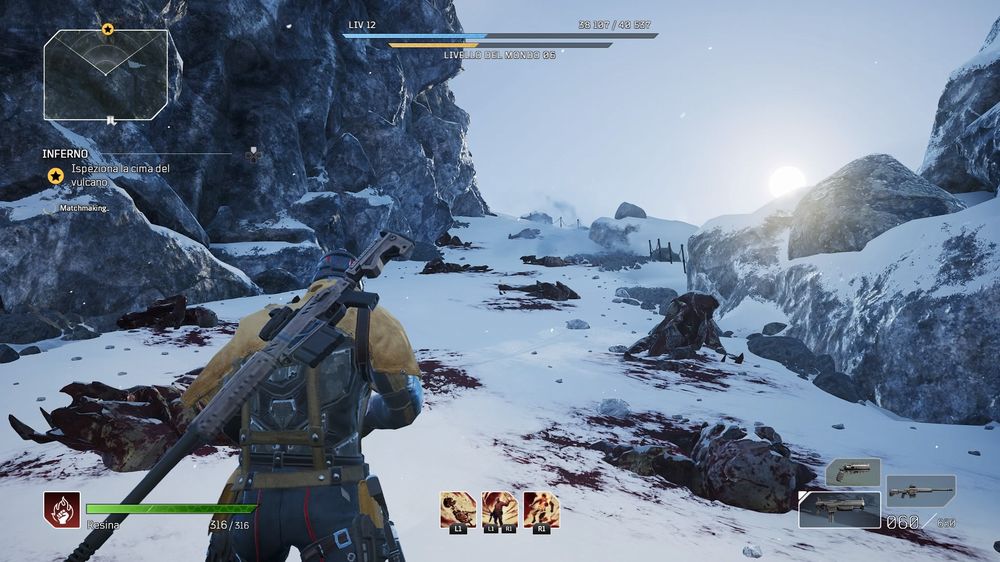Activate the middle skill icon in the ability row
Image resolution: width=1000 pixels, height=562 pixels.
(499, 508)
